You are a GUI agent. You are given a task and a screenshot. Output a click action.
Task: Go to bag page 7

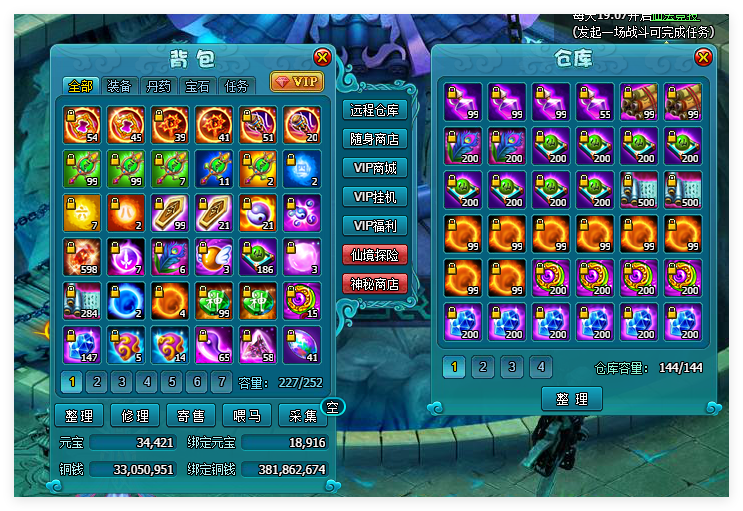point(222,382)
